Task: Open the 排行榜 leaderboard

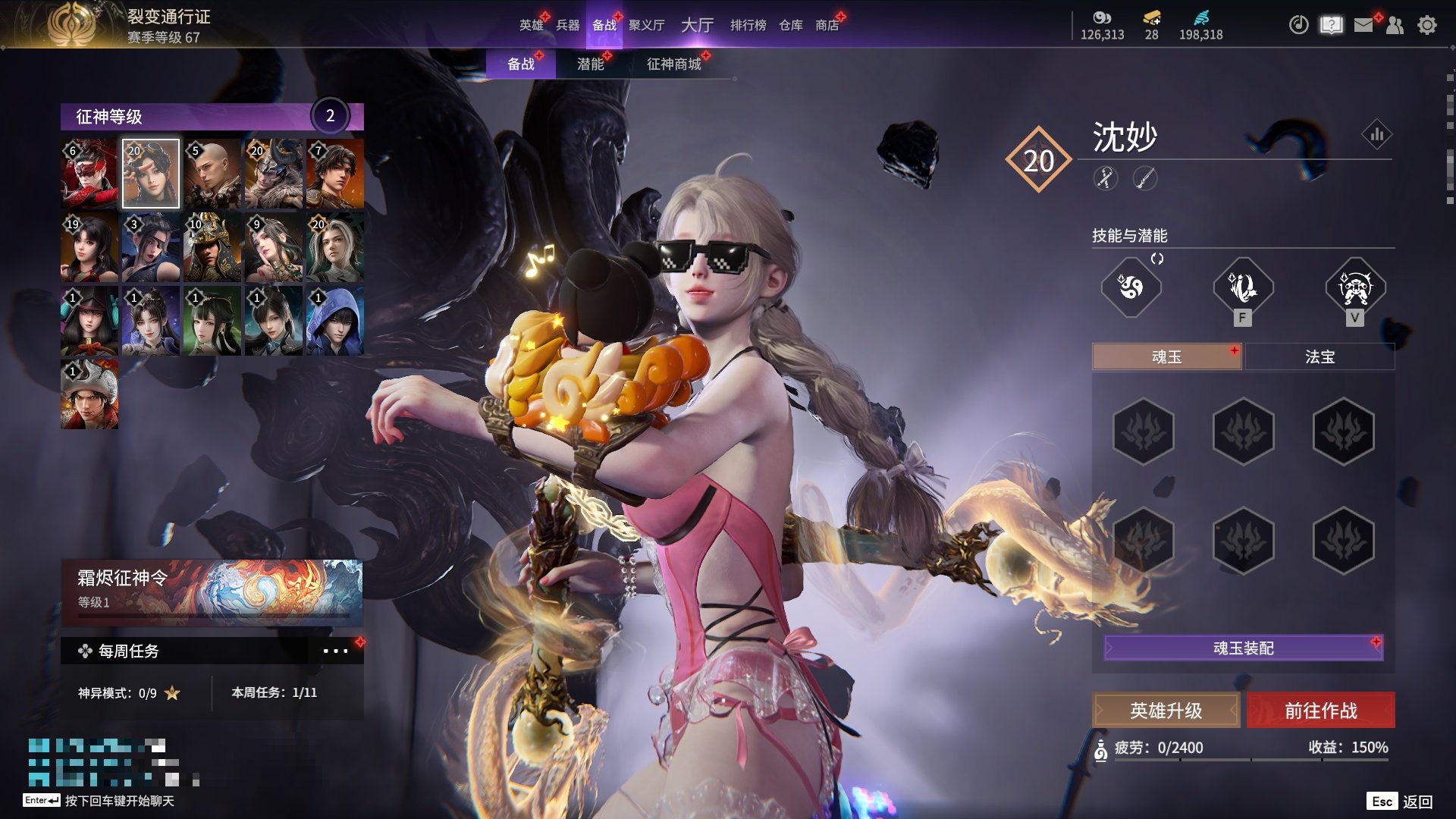Action: pyautogui.click(x=748, y=25)
